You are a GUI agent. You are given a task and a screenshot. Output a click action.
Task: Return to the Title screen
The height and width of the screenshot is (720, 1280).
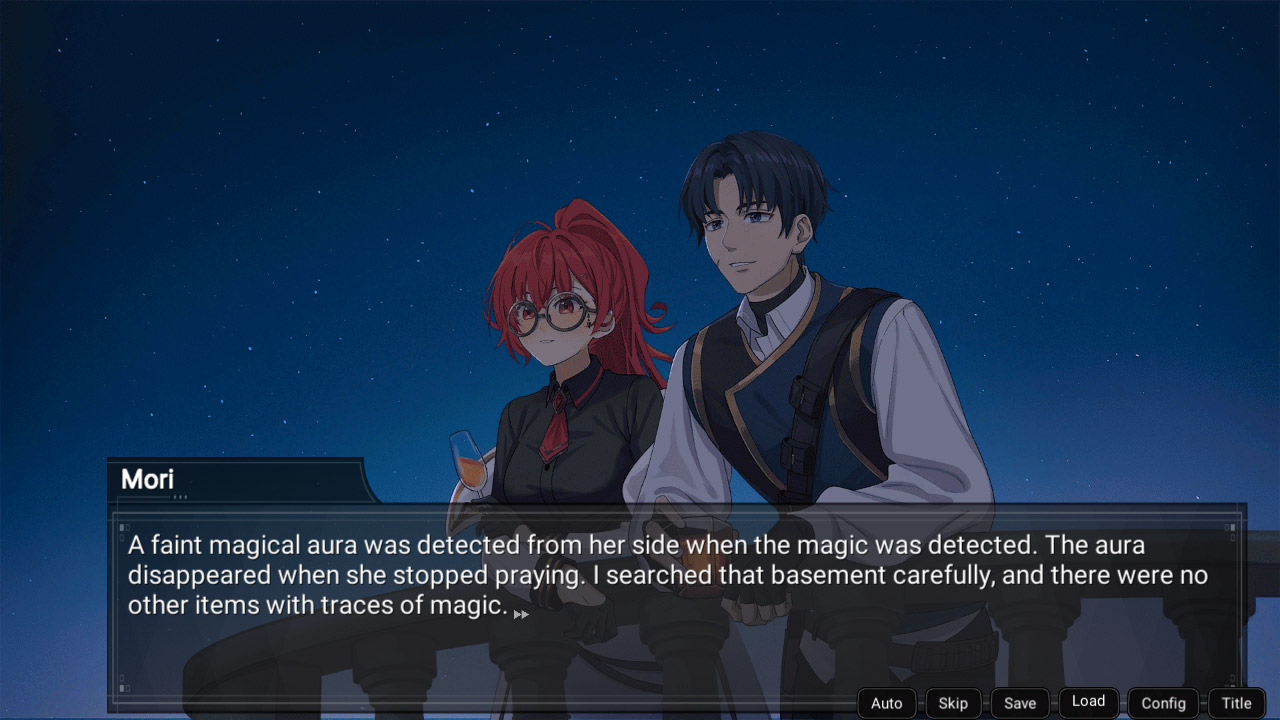coord(1236,702)
